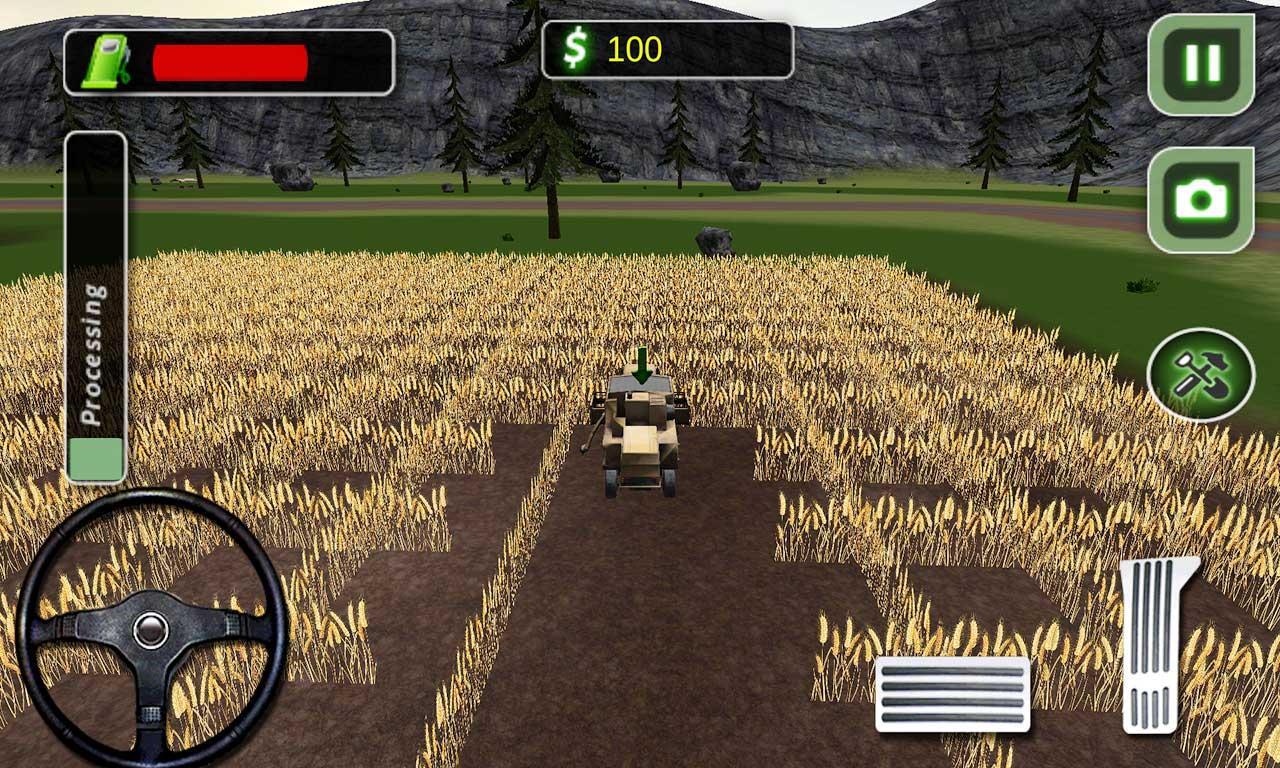Screen dimensions: 1280x768
Task: Pause the game
Action: 1202,62
